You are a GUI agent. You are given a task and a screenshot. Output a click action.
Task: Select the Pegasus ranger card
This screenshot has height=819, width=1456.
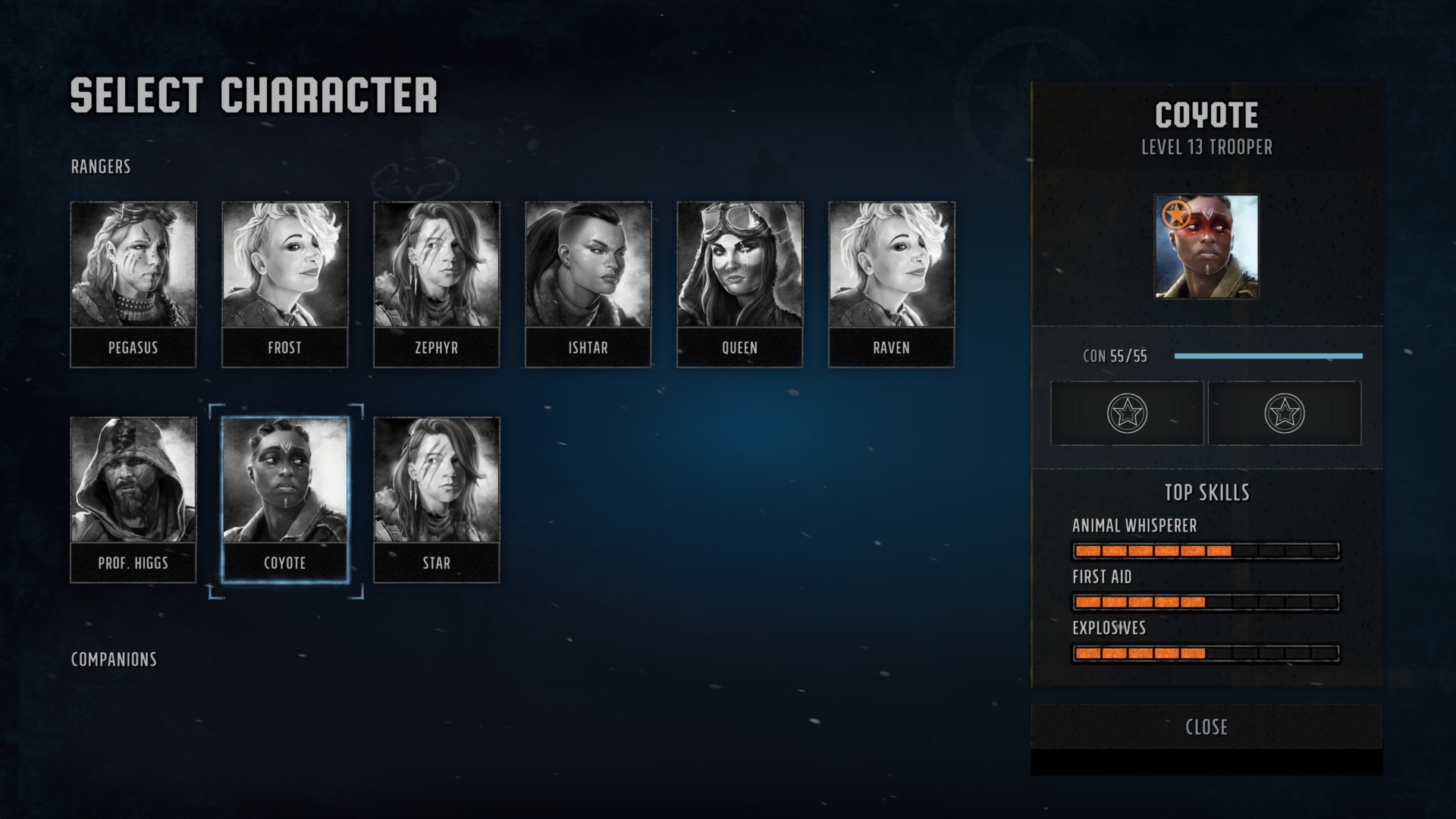coord(133,284)
